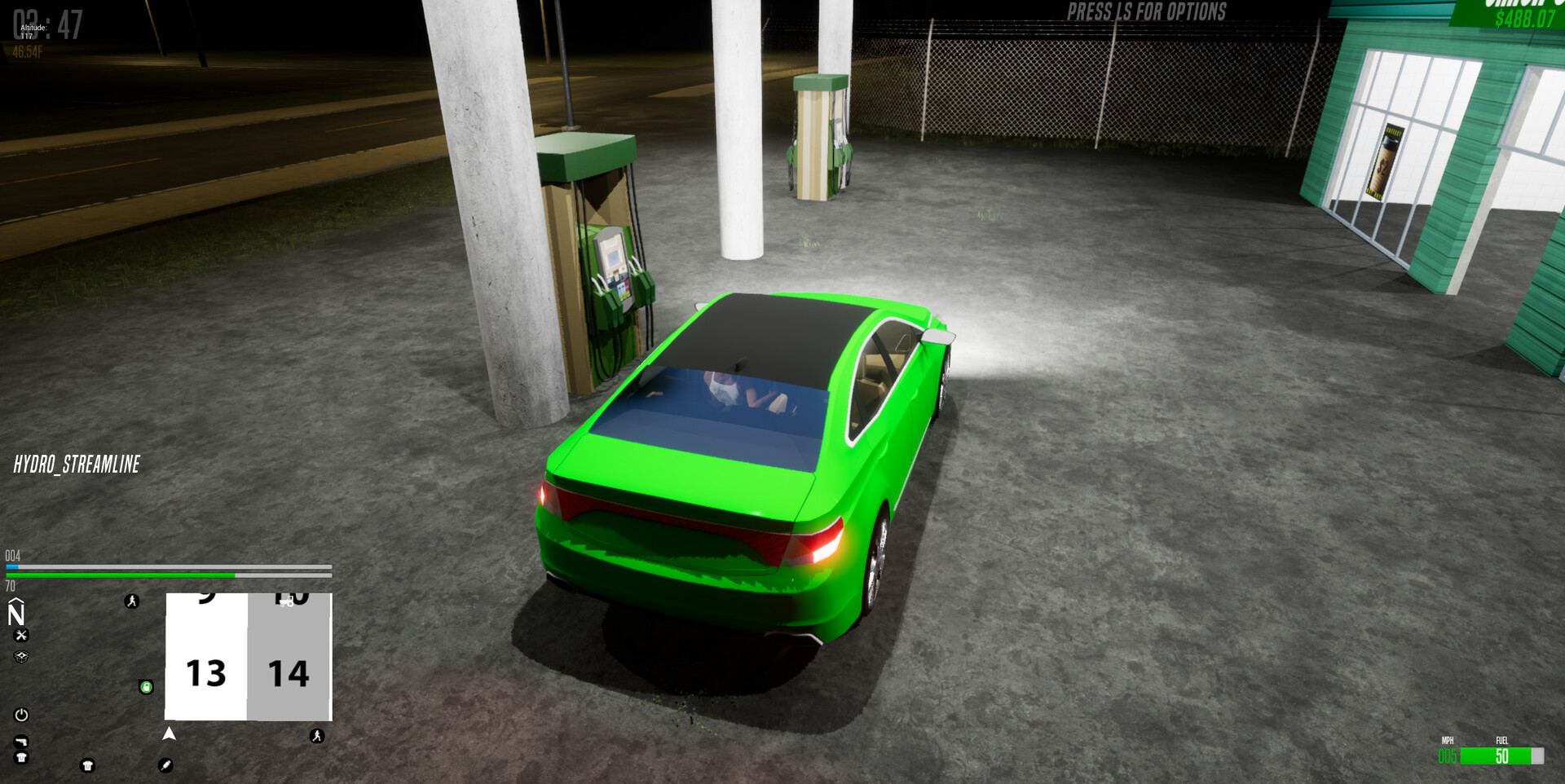Select the green fuel pump icon on the minimap
1565x784 pixels.
[x=147, y=687]
